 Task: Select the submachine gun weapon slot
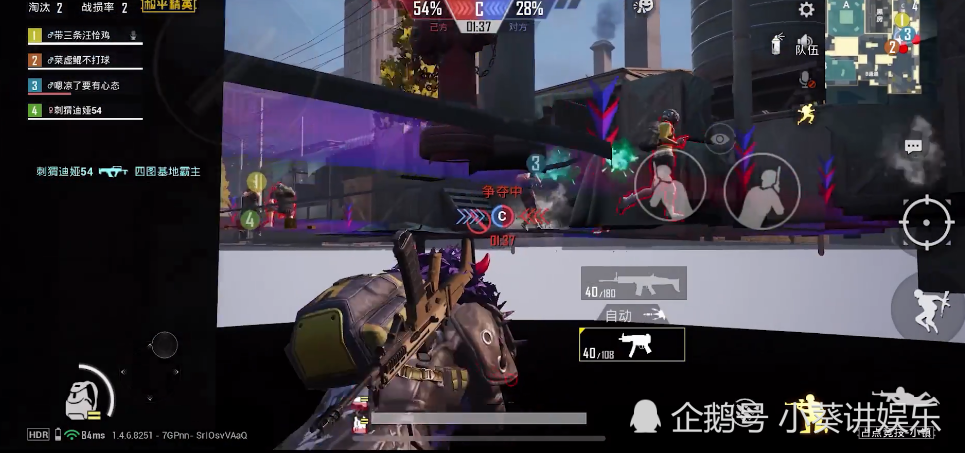pos(632,345)
